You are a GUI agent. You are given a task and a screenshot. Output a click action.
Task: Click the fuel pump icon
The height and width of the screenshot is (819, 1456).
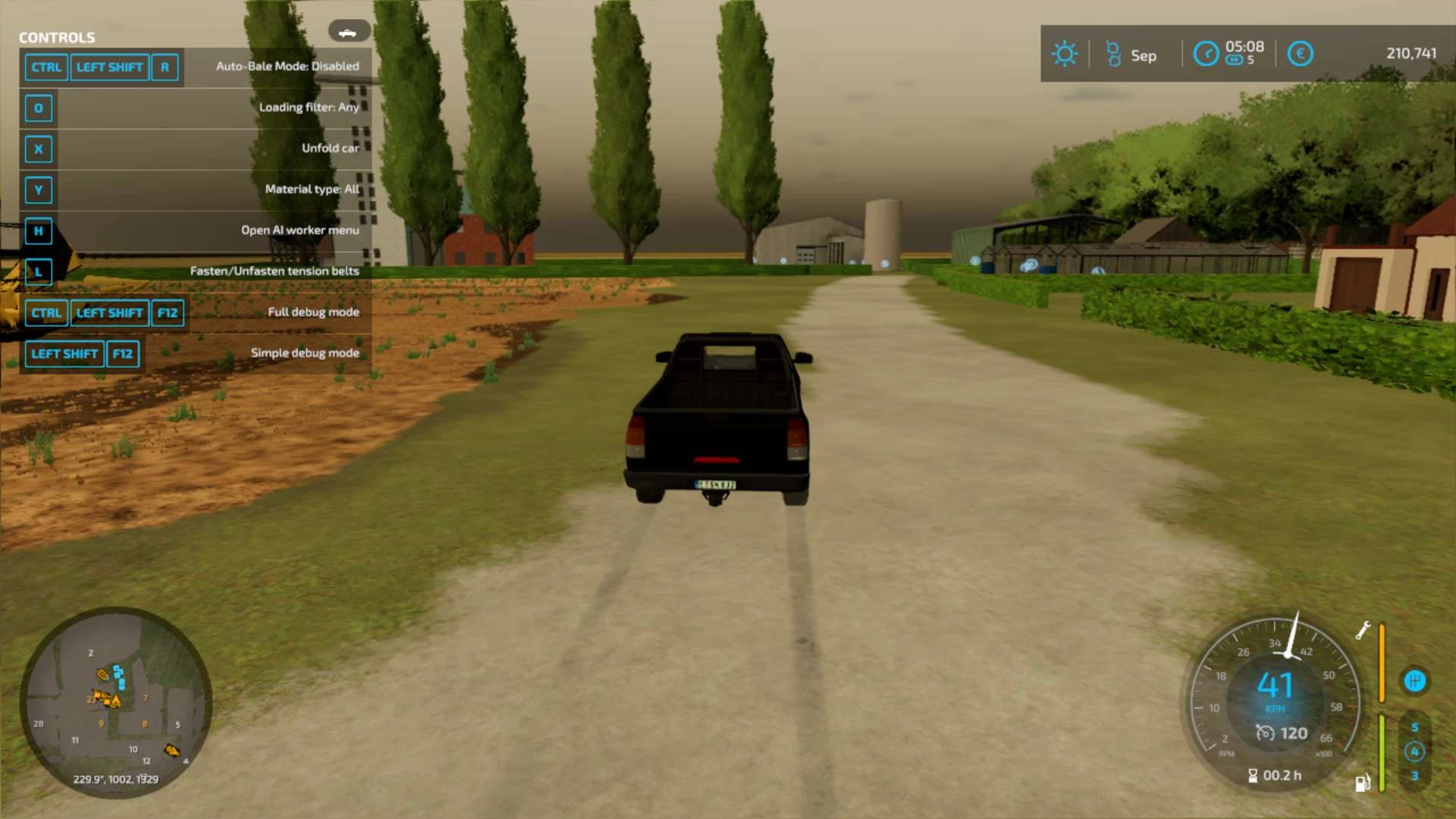pyautogui.click(x=1362, y=783)
